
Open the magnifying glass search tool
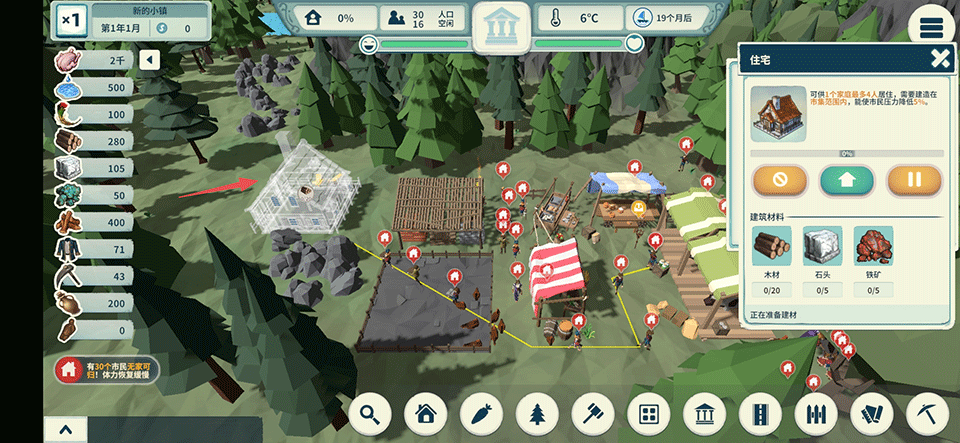371,413
